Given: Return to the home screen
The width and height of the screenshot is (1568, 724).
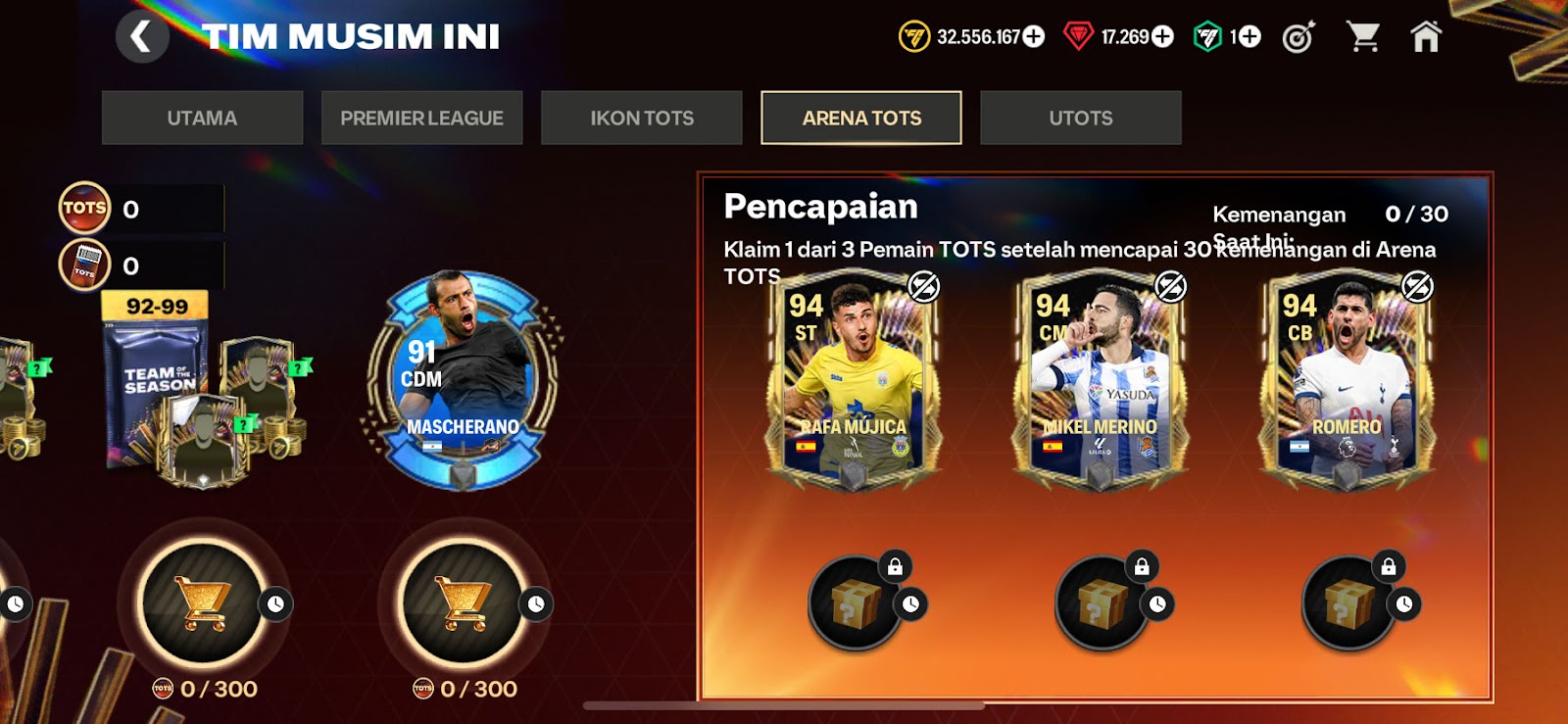Looking at the screenshot, I should pos(1426,37).
